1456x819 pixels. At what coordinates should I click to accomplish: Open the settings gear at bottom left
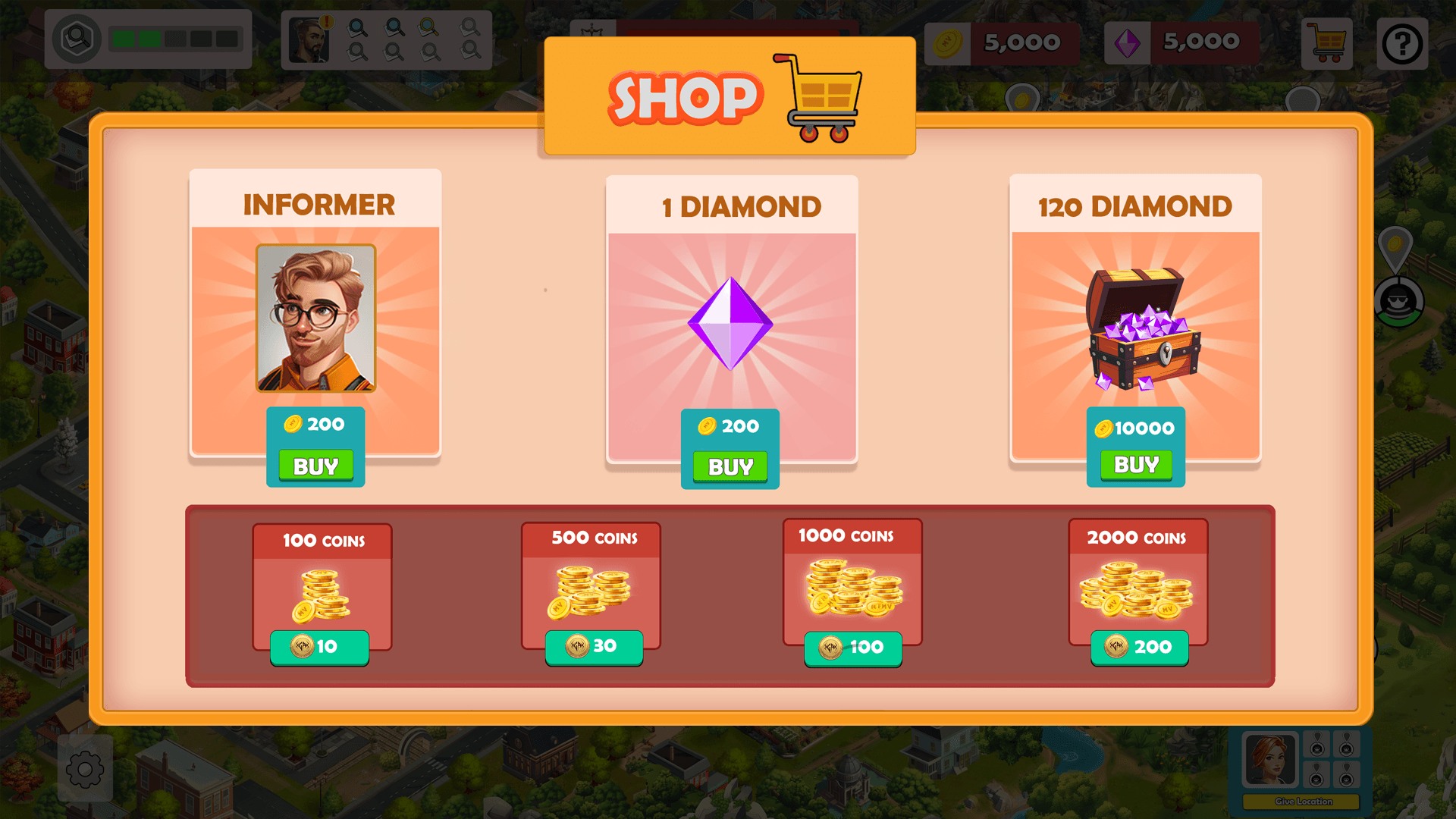pos(85,770)
